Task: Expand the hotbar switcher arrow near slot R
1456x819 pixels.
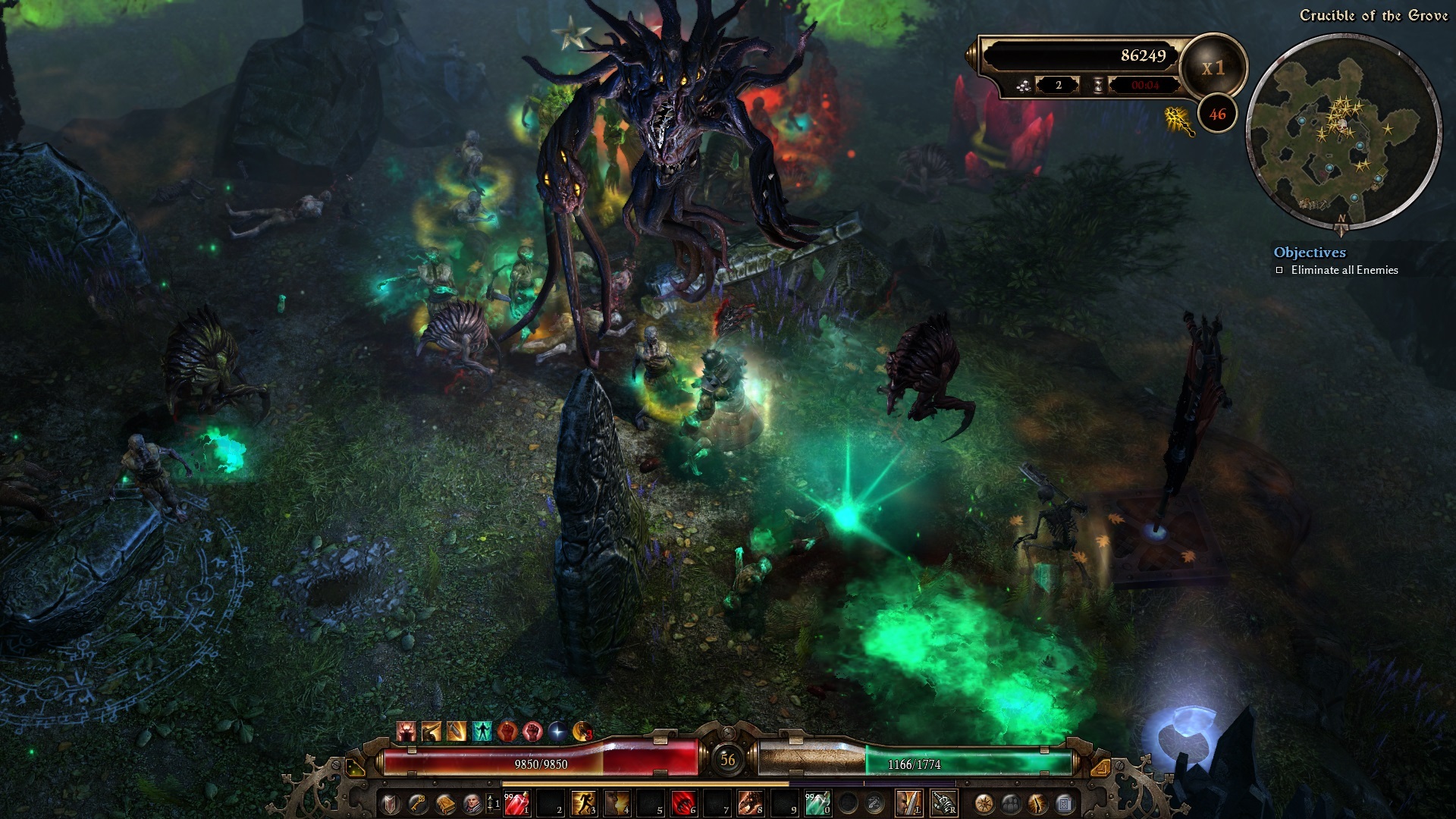Action: click(x=1102, y=766)
